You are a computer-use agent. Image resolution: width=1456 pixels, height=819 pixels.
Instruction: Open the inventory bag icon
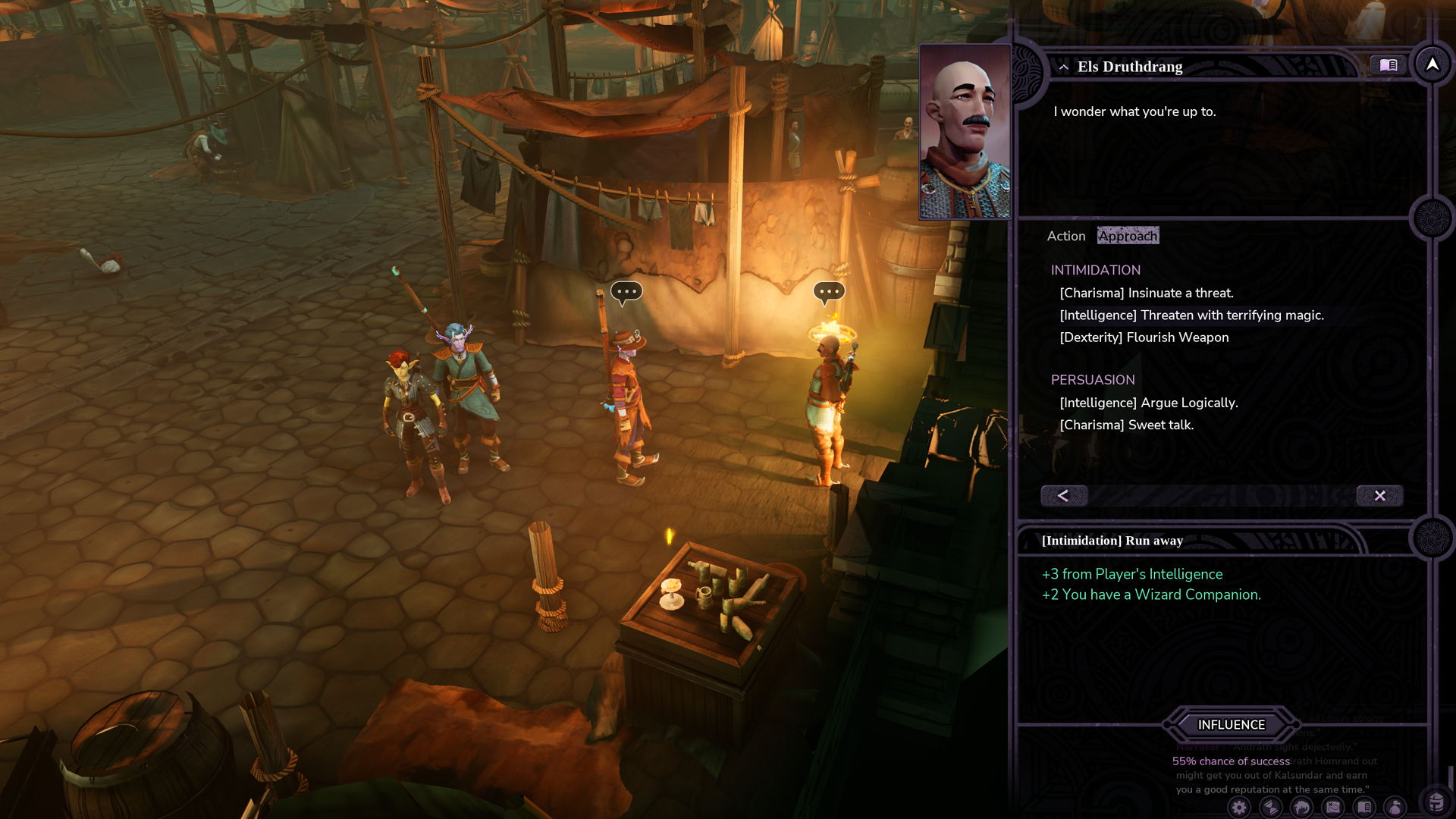click(1395, 808)
